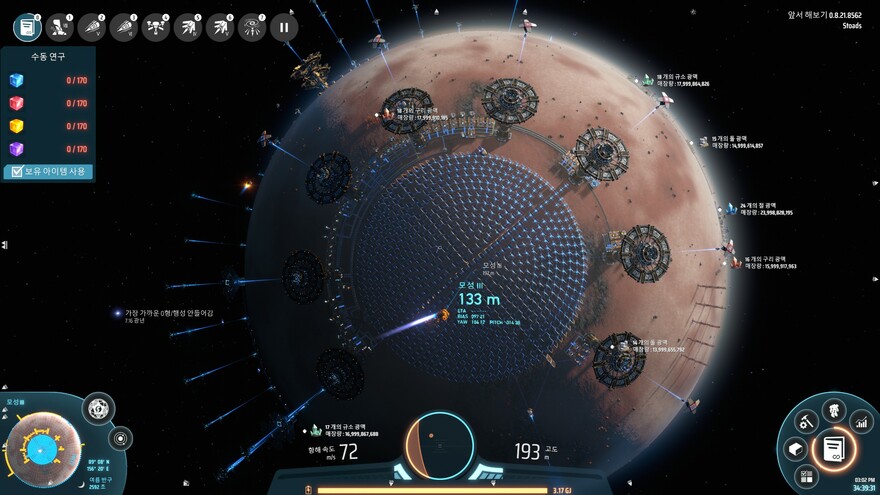Choose the drone icon numbered 4
Image resolution: width=880 pixels, height=495 pixels.
(155, 27)
